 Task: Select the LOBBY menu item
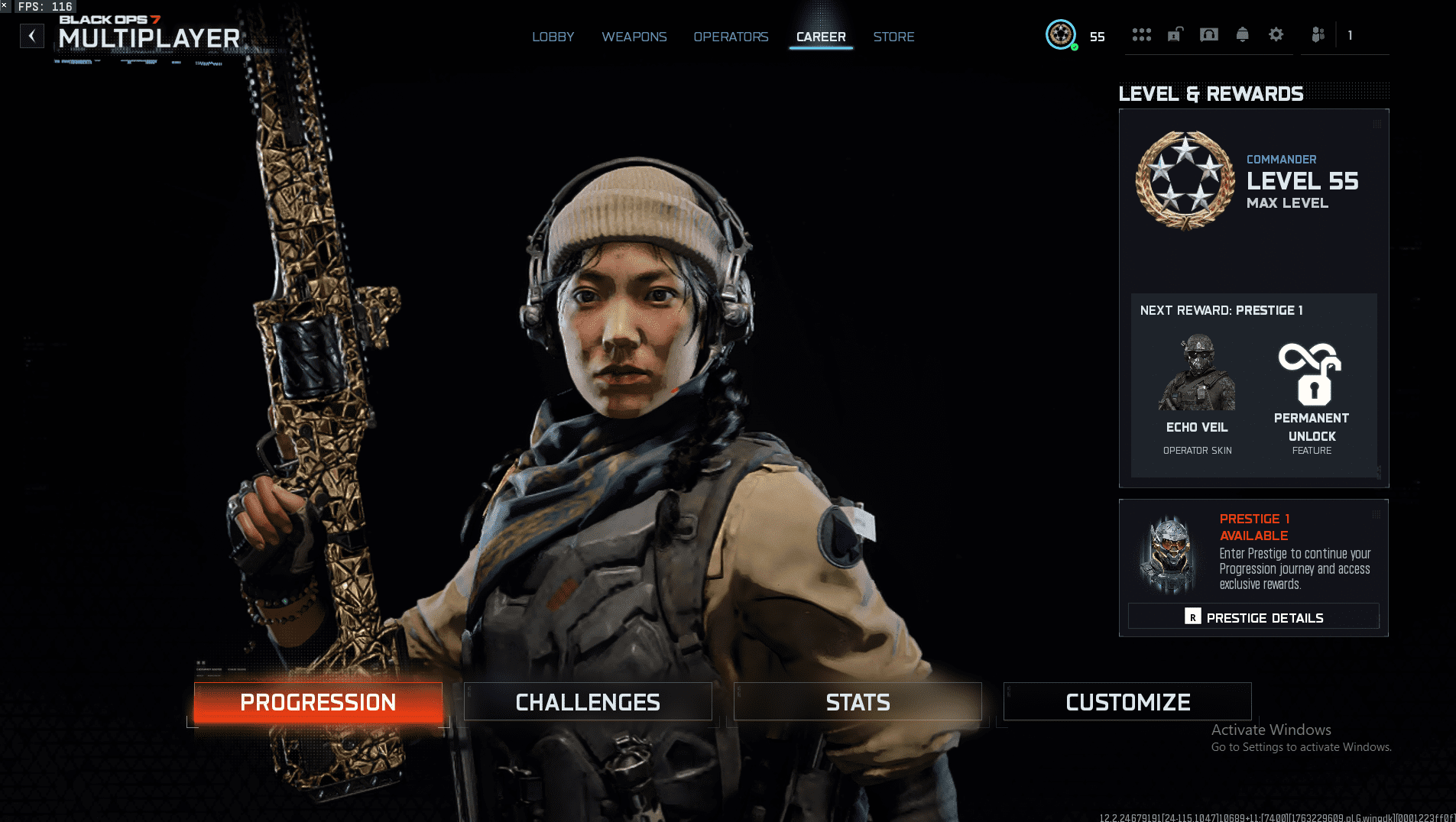(553, 37)
